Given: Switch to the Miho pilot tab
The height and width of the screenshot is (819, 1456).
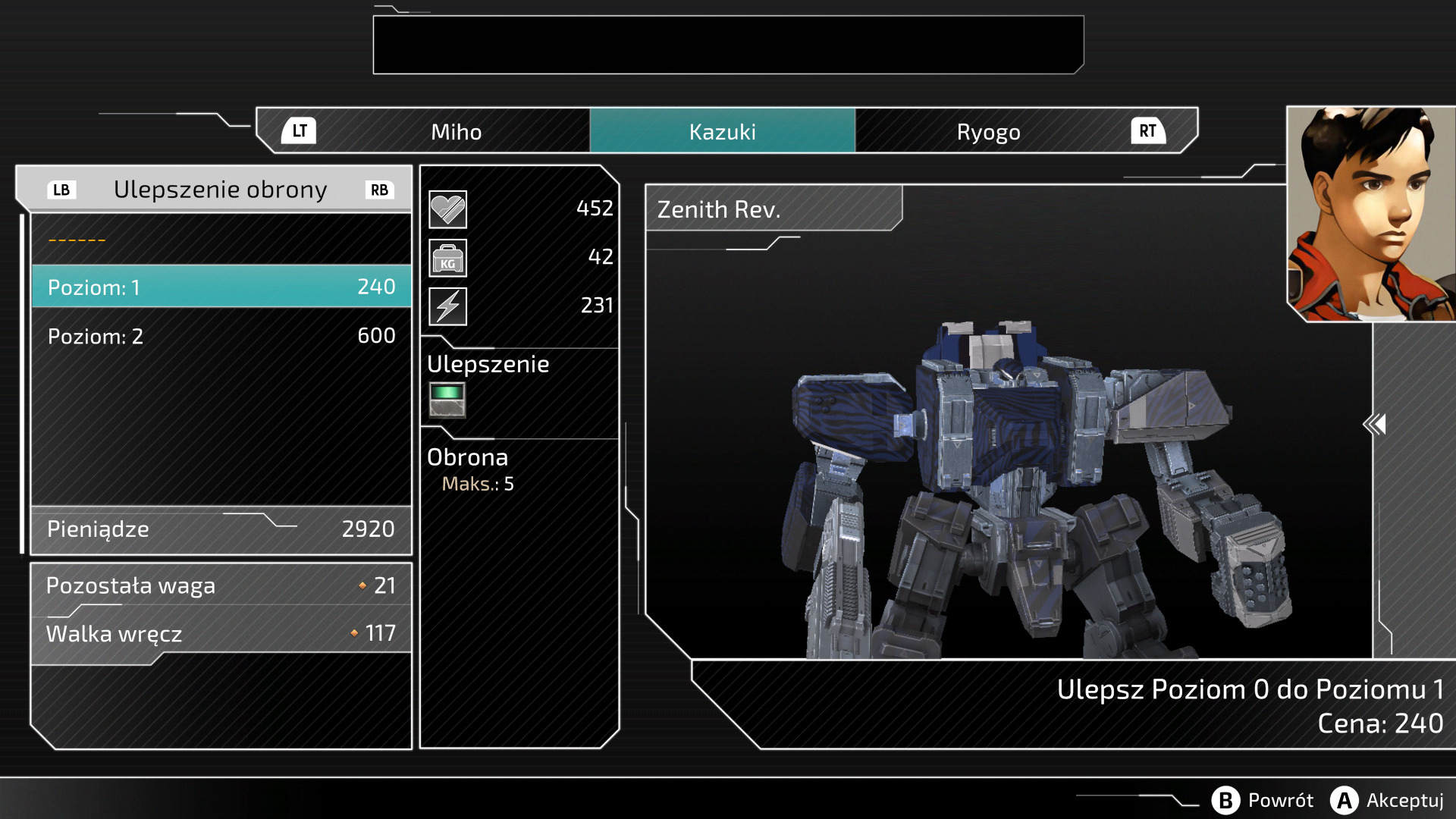Looking at the screenshot, I should (456, 132).
